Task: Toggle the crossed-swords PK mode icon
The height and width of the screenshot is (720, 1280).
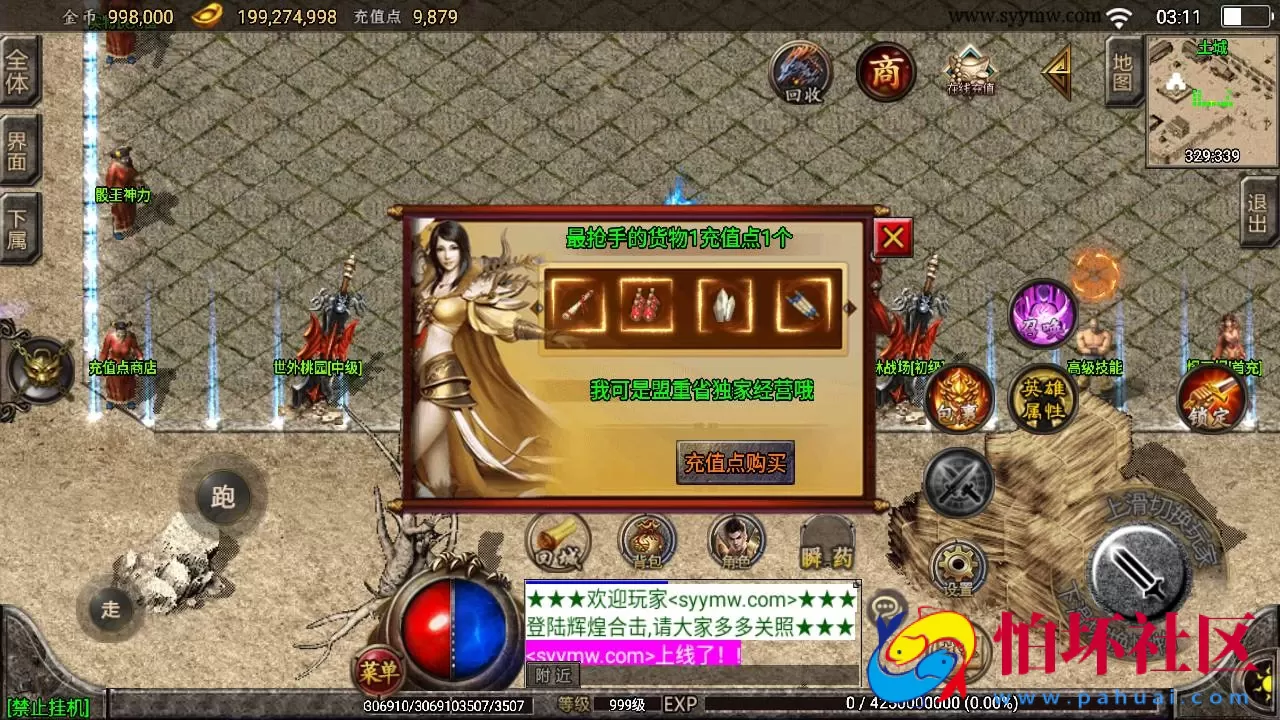Action: tap(959, 485)
